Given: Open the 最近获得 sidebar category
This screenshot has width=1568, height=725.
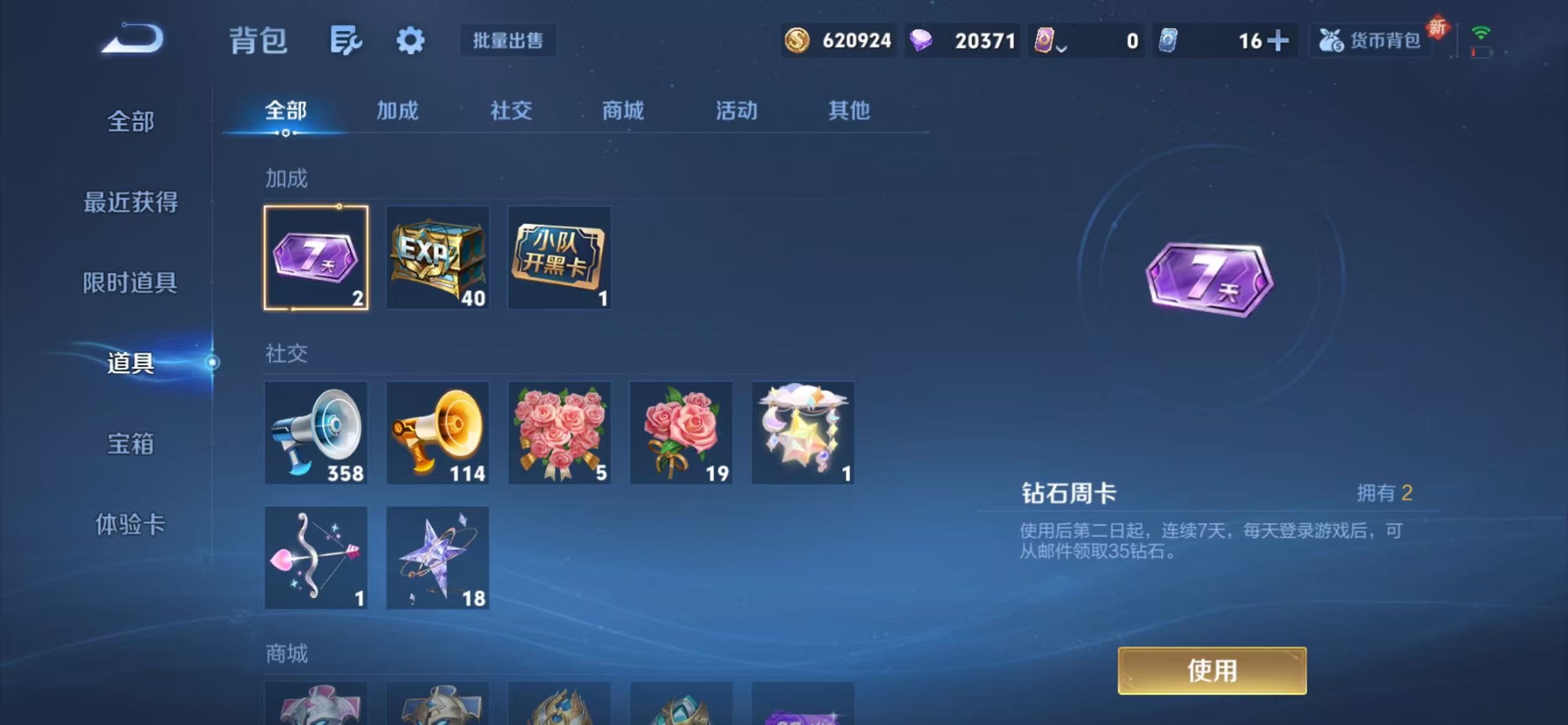Looking at the screenshot, I should click(130, 202).
